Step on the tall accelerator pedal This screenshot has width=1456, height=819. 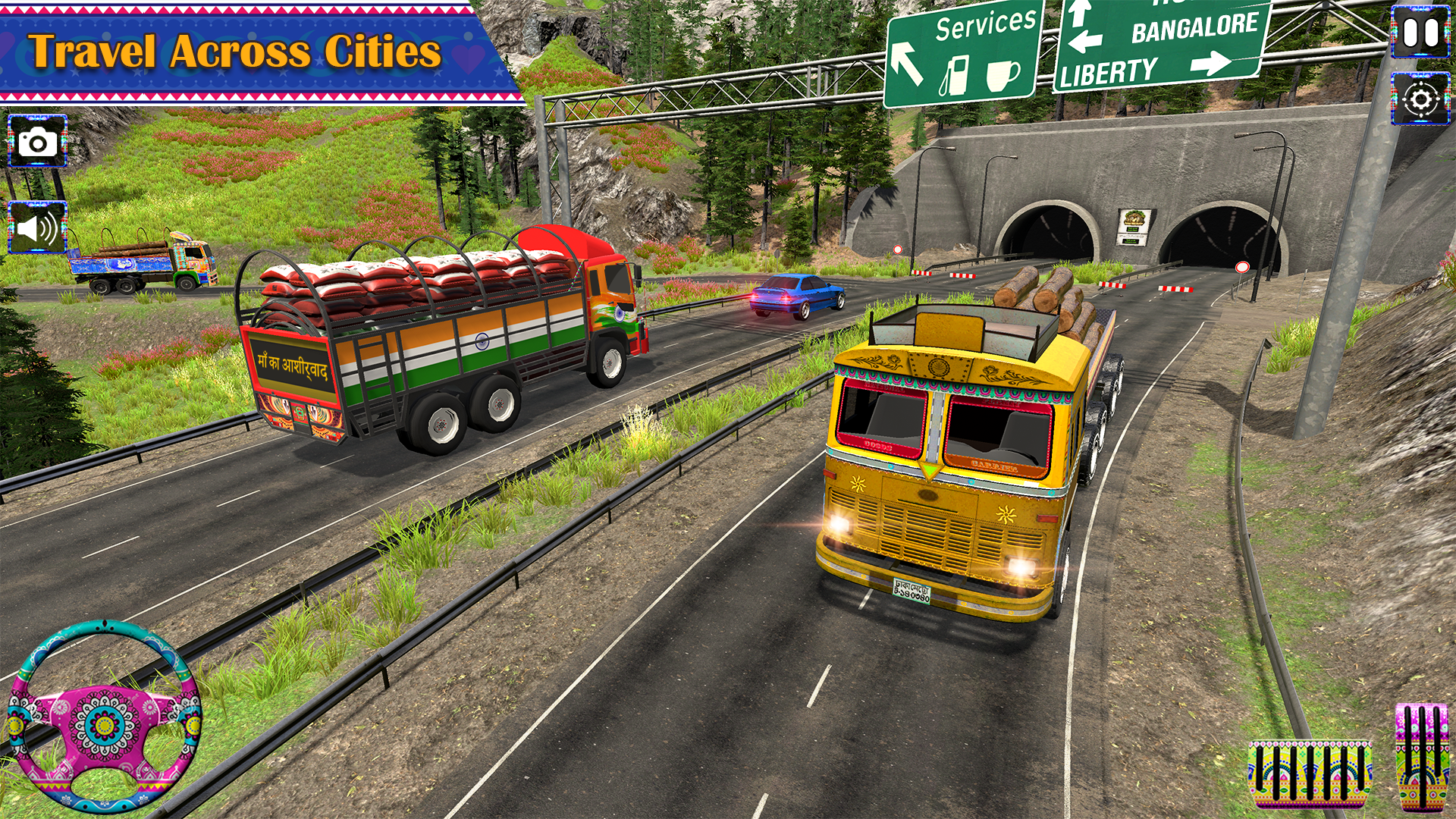[1422, 758]
